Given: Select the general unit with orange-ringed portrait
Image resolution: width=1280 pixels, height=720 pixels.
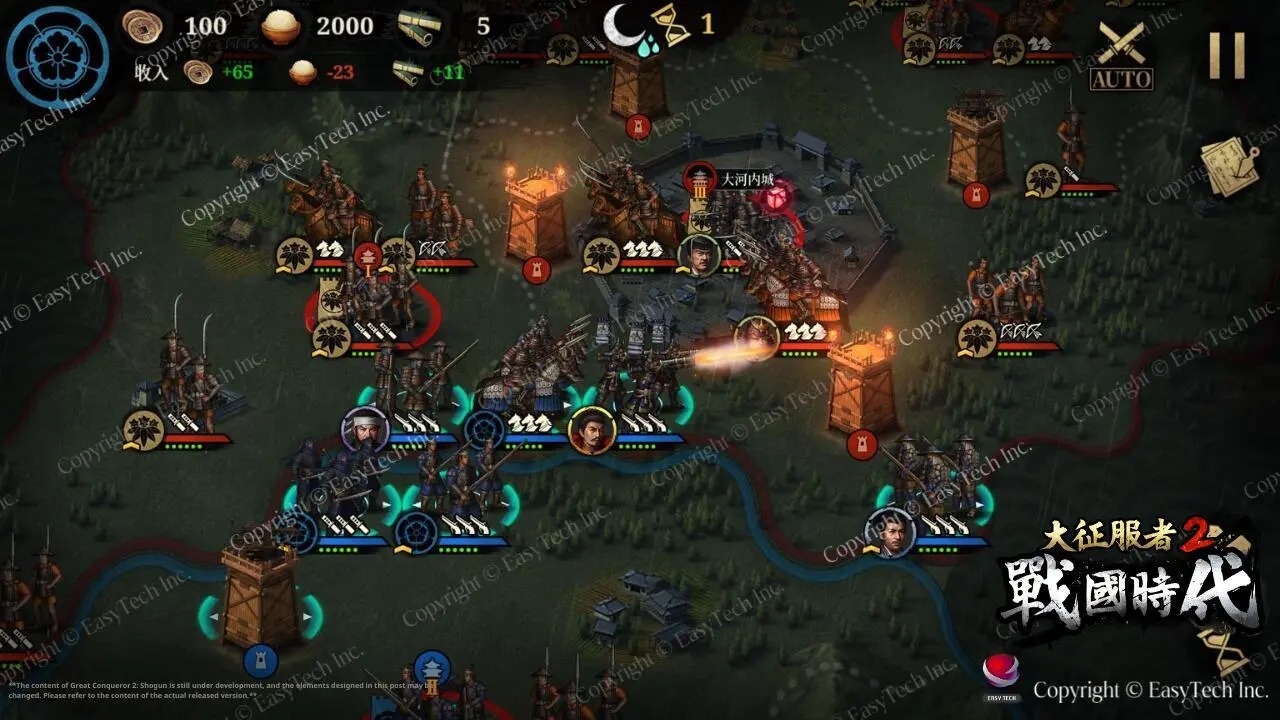Looking at the screenshot, I should tap(591, 431).
